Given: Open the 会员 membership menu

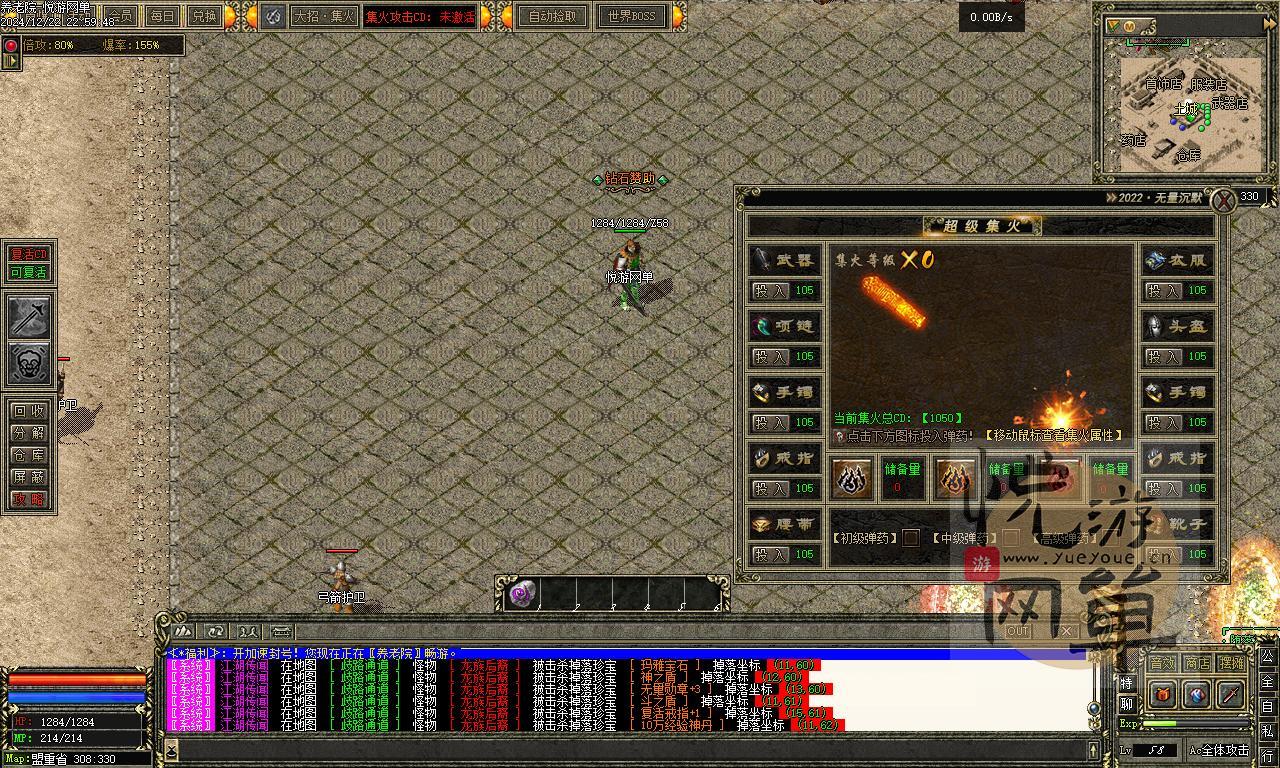Looking at the screenshot, I should click(x=120, y=16).
